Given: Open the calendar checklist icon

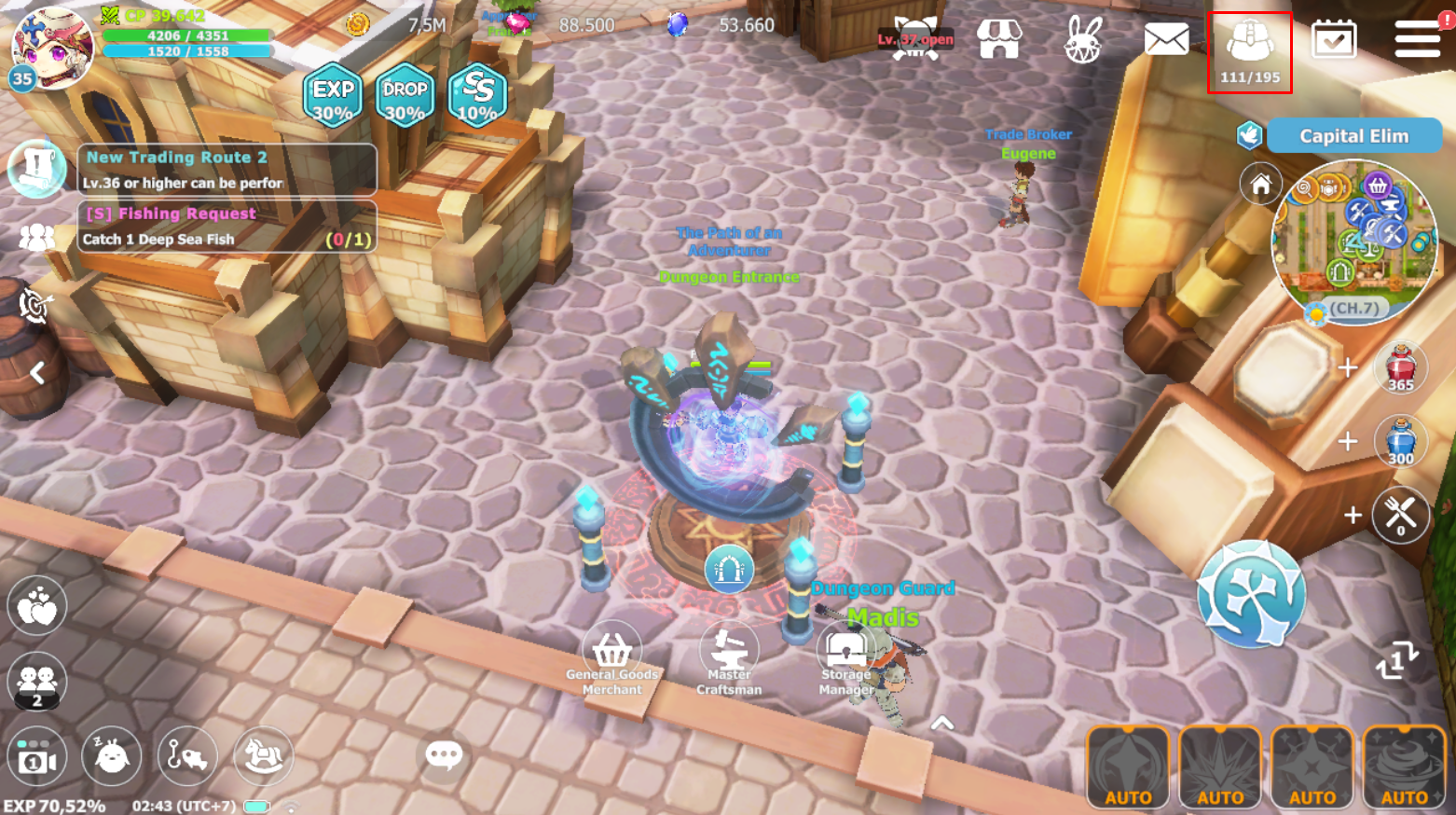Looking at the screenshot, I should [1333, 39].
